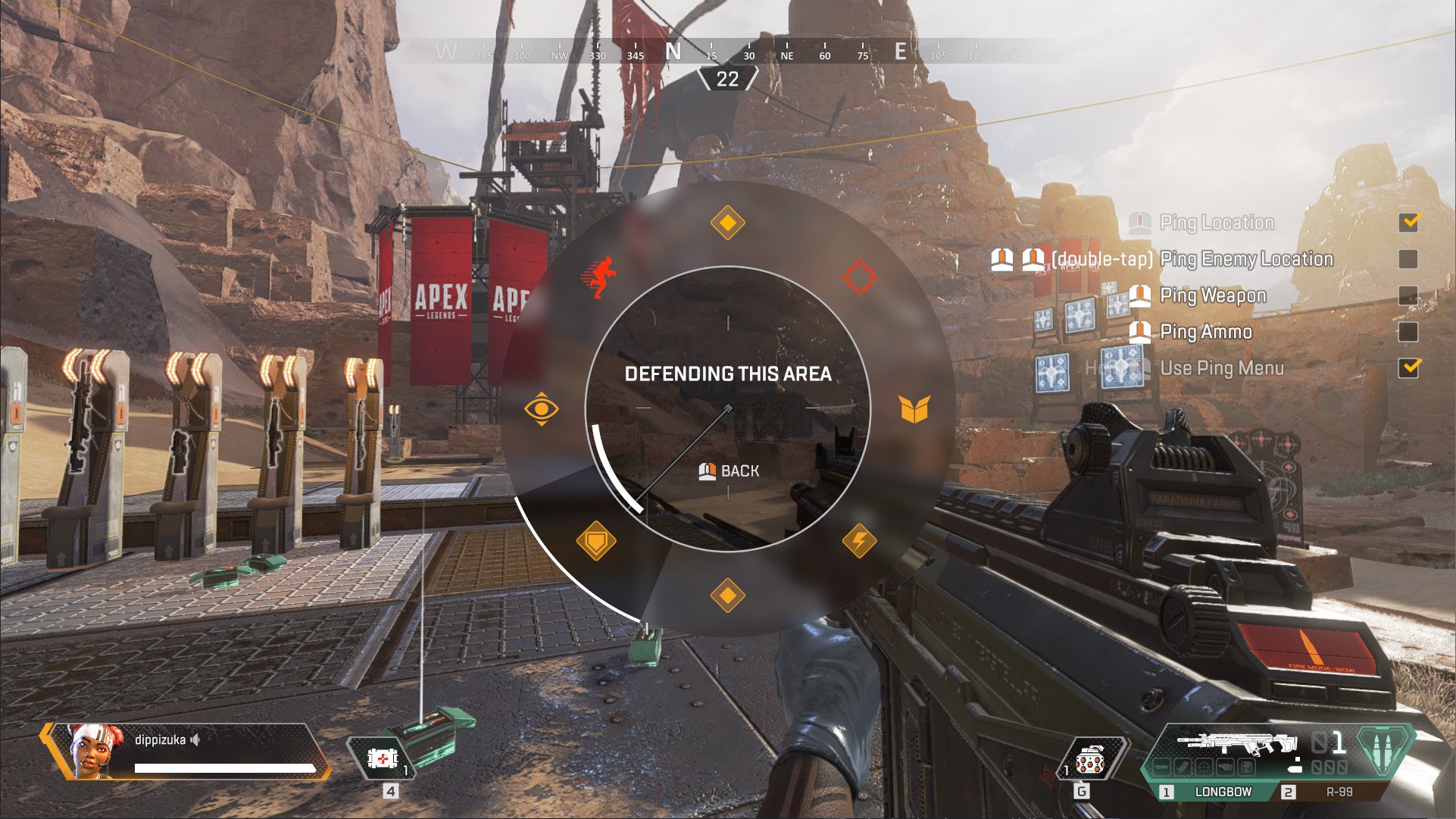Select the bottom diamond ping icon
Screen dimensions: 1456x819
pyautogui.click(x=728, y=595)
